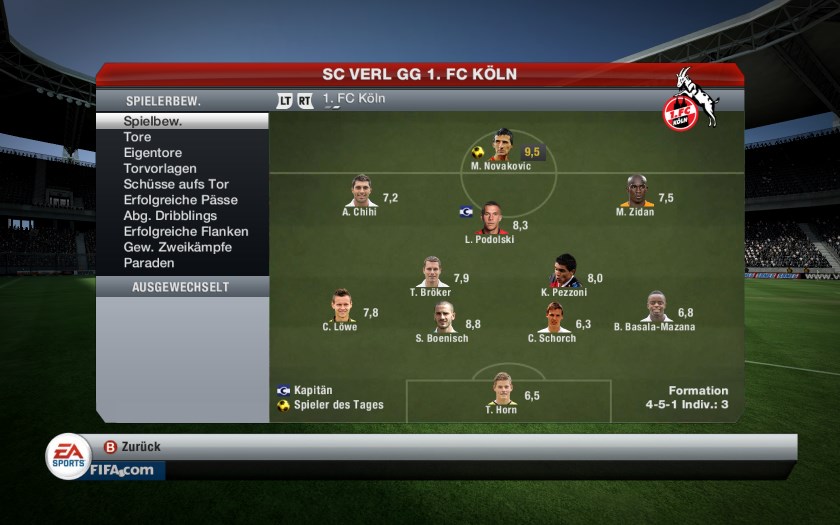
Task: Select the Paraden entry
Action: 149,263
